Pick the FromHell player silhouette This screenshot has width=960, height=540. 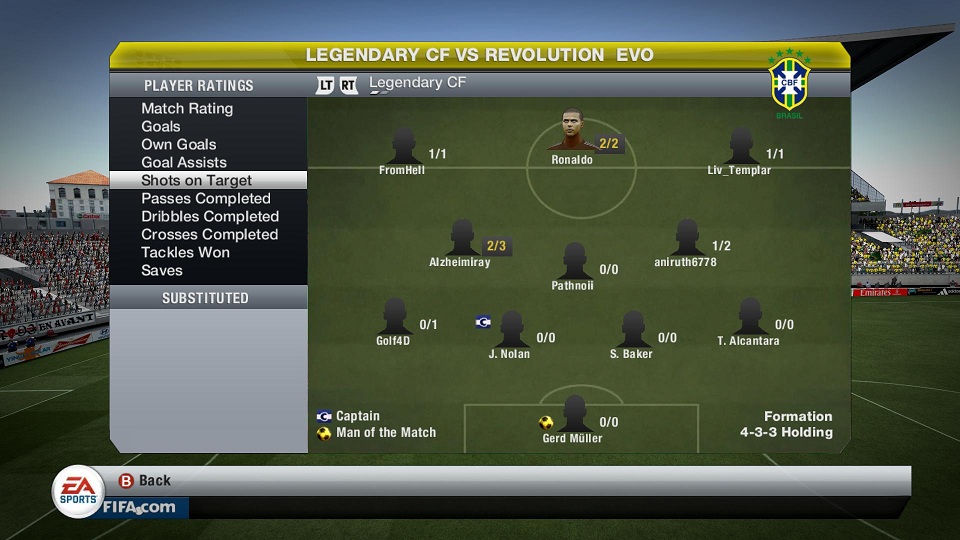[403, 147]
